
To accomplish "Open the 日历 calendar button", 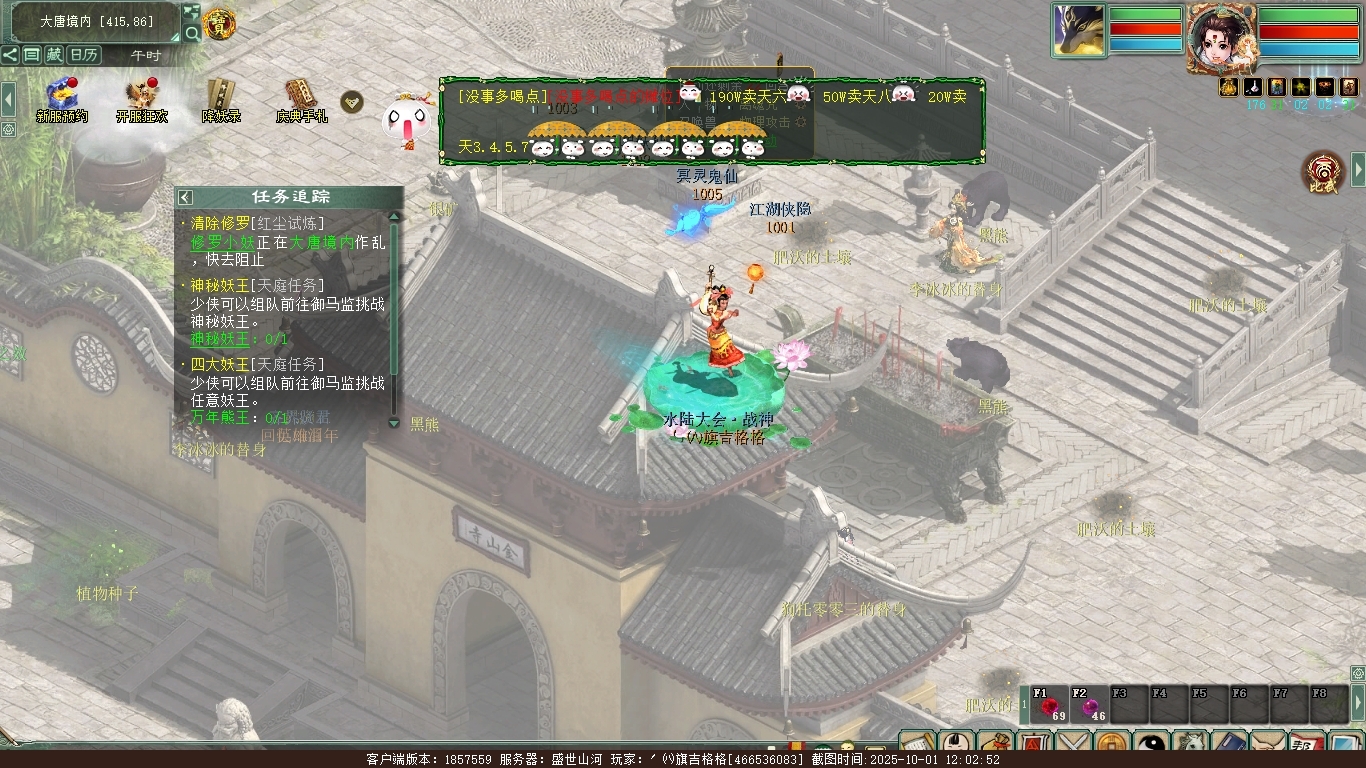I will coord(83,55).
